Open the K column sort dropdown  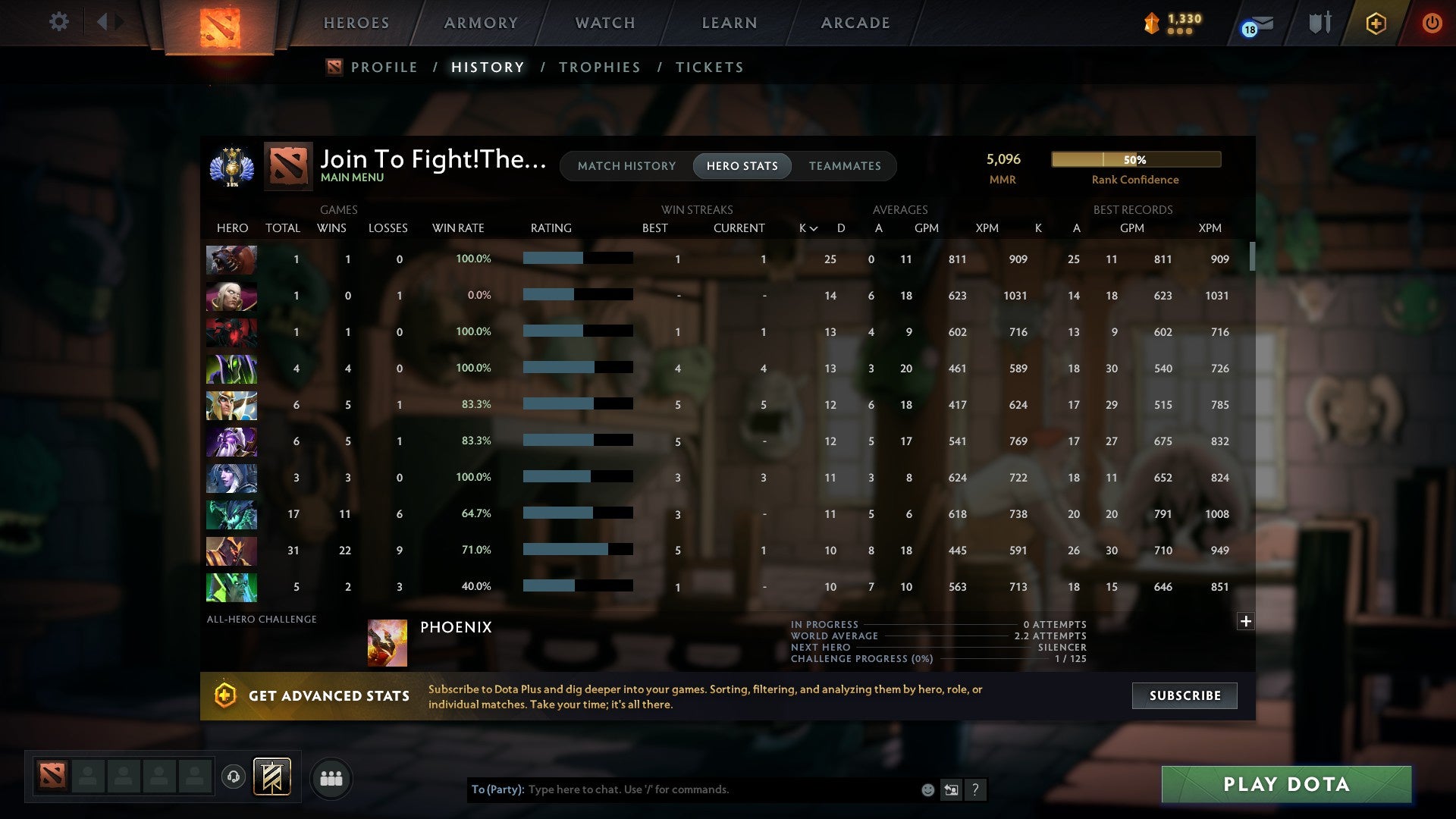pyautogui.click(x=807, y=227)
